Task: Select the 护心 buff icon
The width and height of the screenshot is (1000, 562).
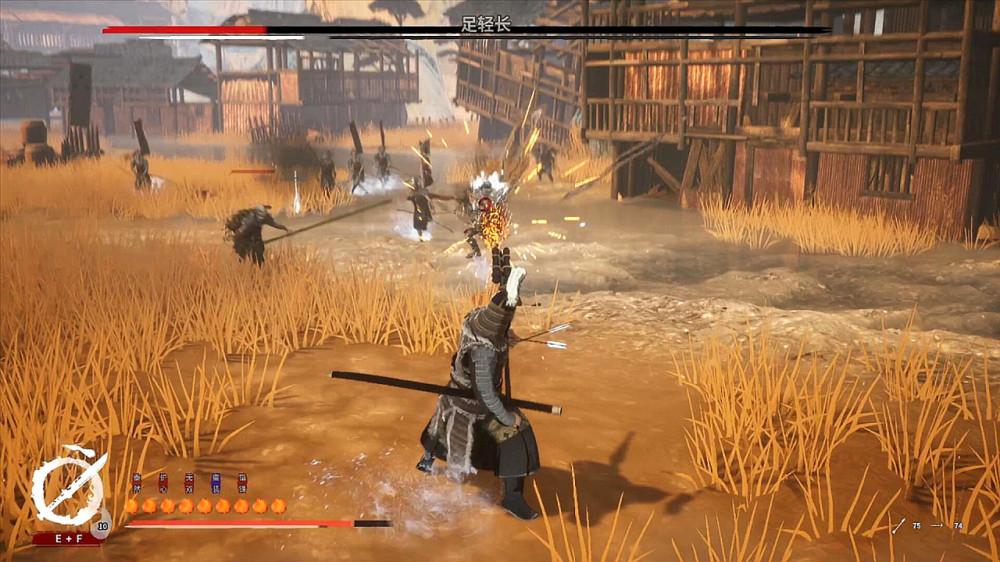Action: (x=162, y=483)
